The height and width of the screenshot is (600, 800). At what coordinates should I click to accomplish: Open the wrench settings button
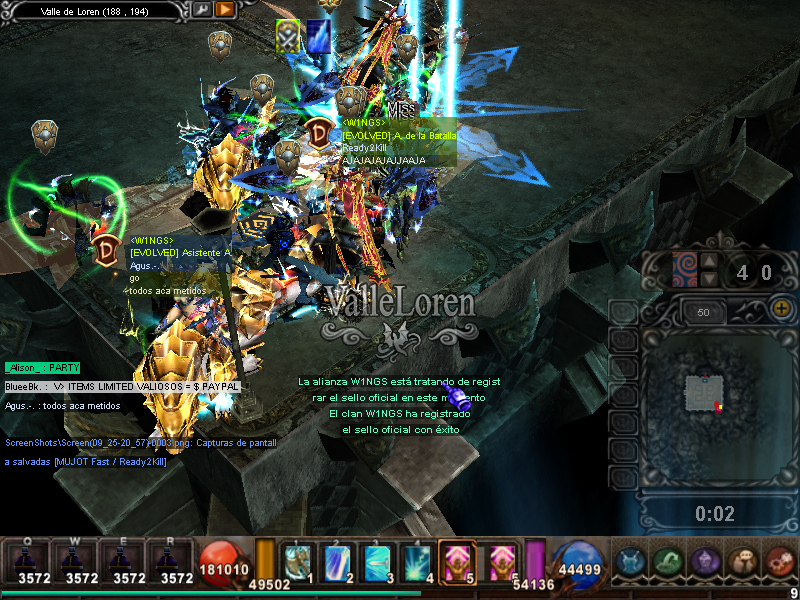pos(202,10)
